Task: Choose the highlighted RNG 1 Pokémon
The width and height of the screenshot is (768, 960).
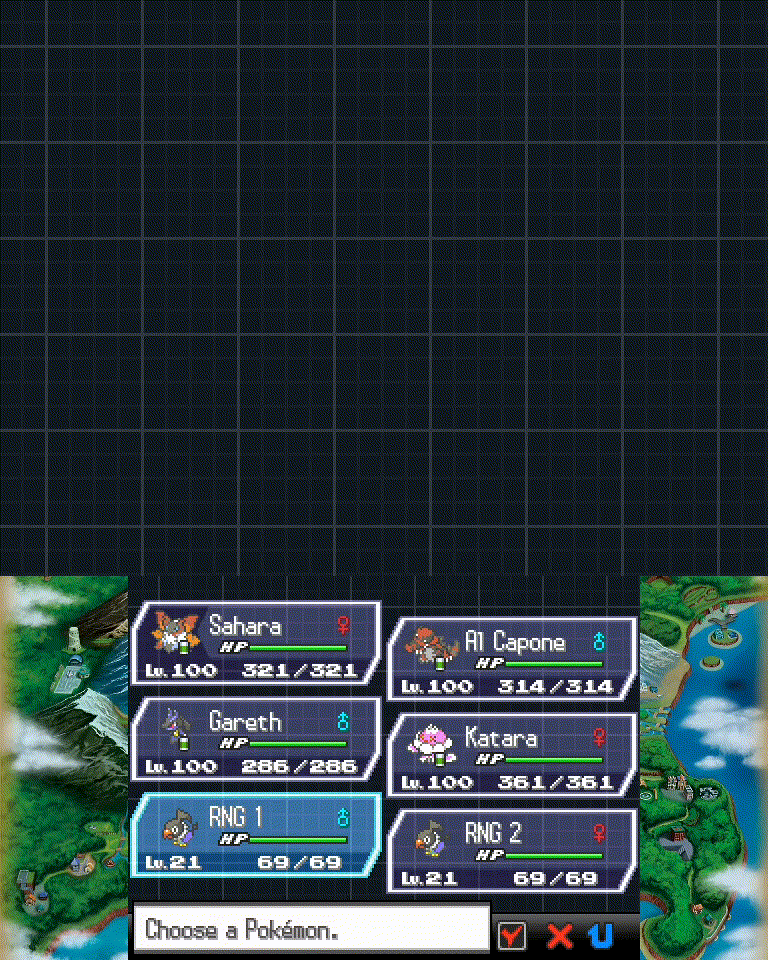Action: tap(255, 835)
